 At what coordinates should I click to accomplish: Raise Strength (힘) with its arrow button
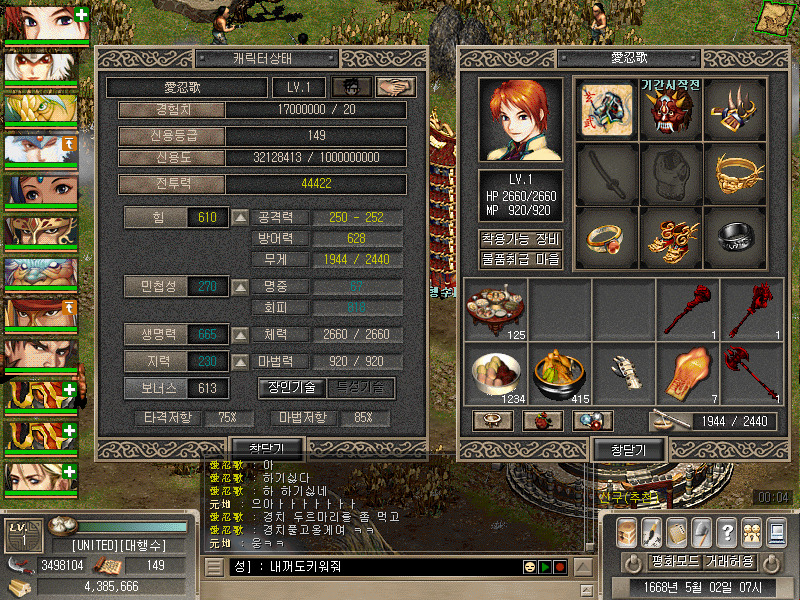click(x=240, y=217)
